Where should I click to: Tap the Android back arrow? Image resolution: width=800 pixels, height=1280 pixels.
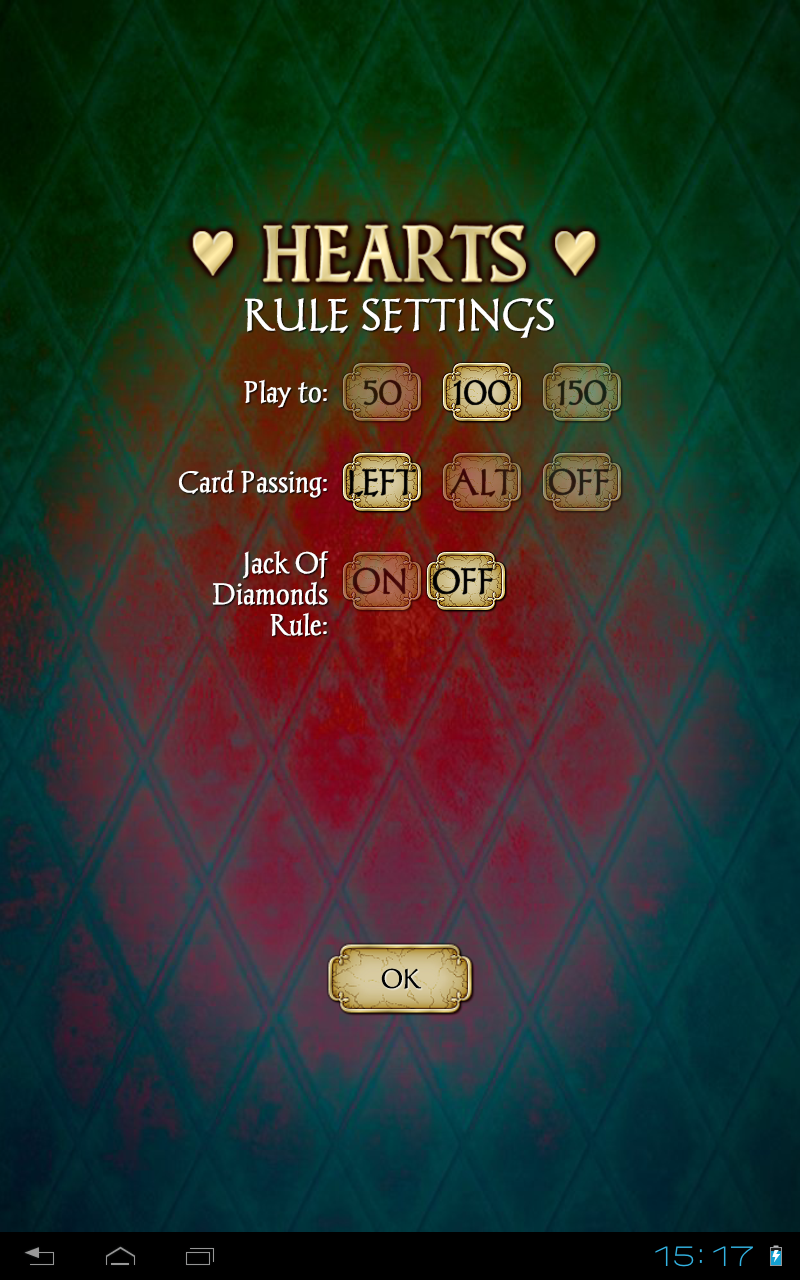pyautogui.click(x=40, y=1256)
